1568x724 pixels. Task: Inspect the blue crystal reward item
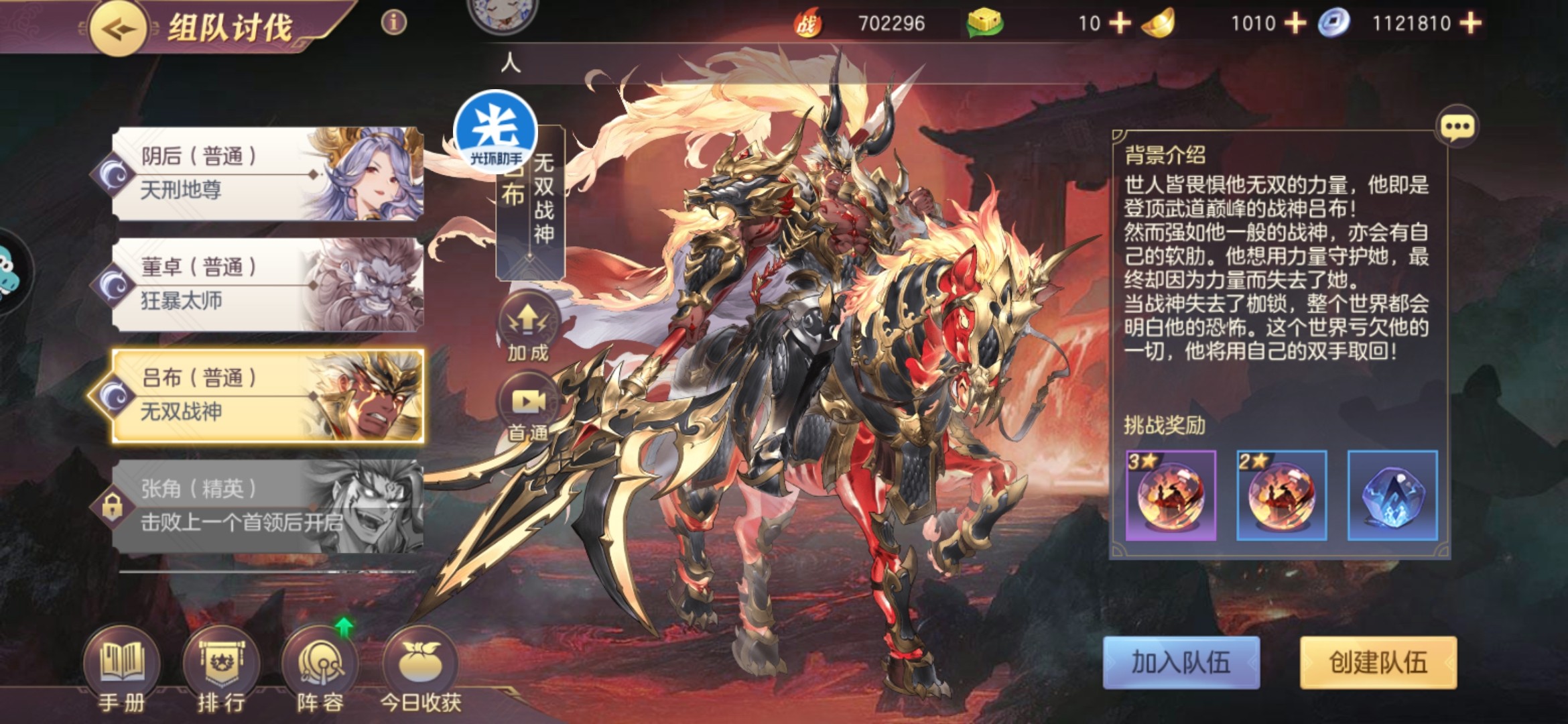click(1392, 495)
